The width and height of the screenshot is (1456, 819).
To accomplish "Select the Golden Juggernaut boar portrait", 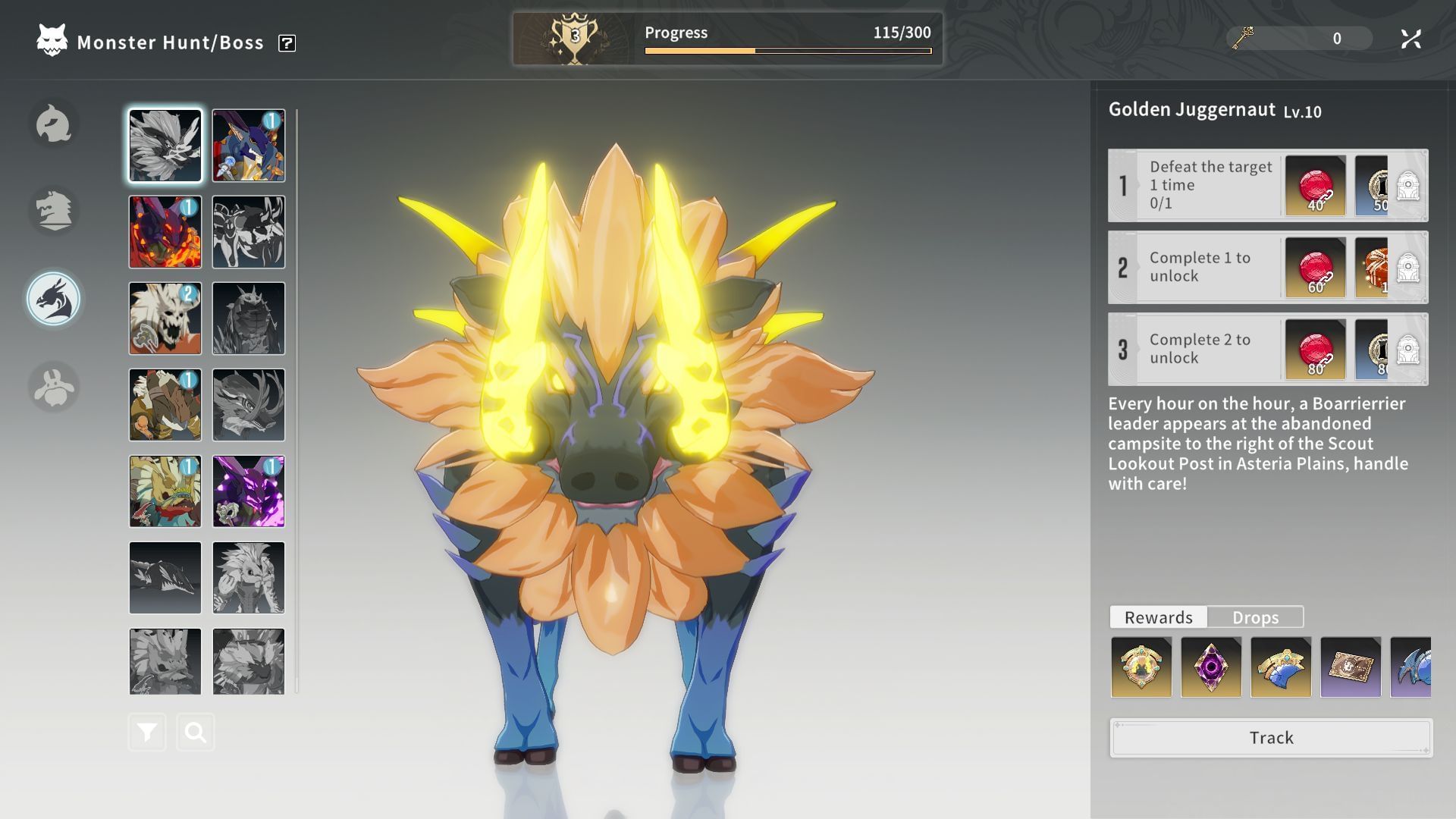I will 165,146.
